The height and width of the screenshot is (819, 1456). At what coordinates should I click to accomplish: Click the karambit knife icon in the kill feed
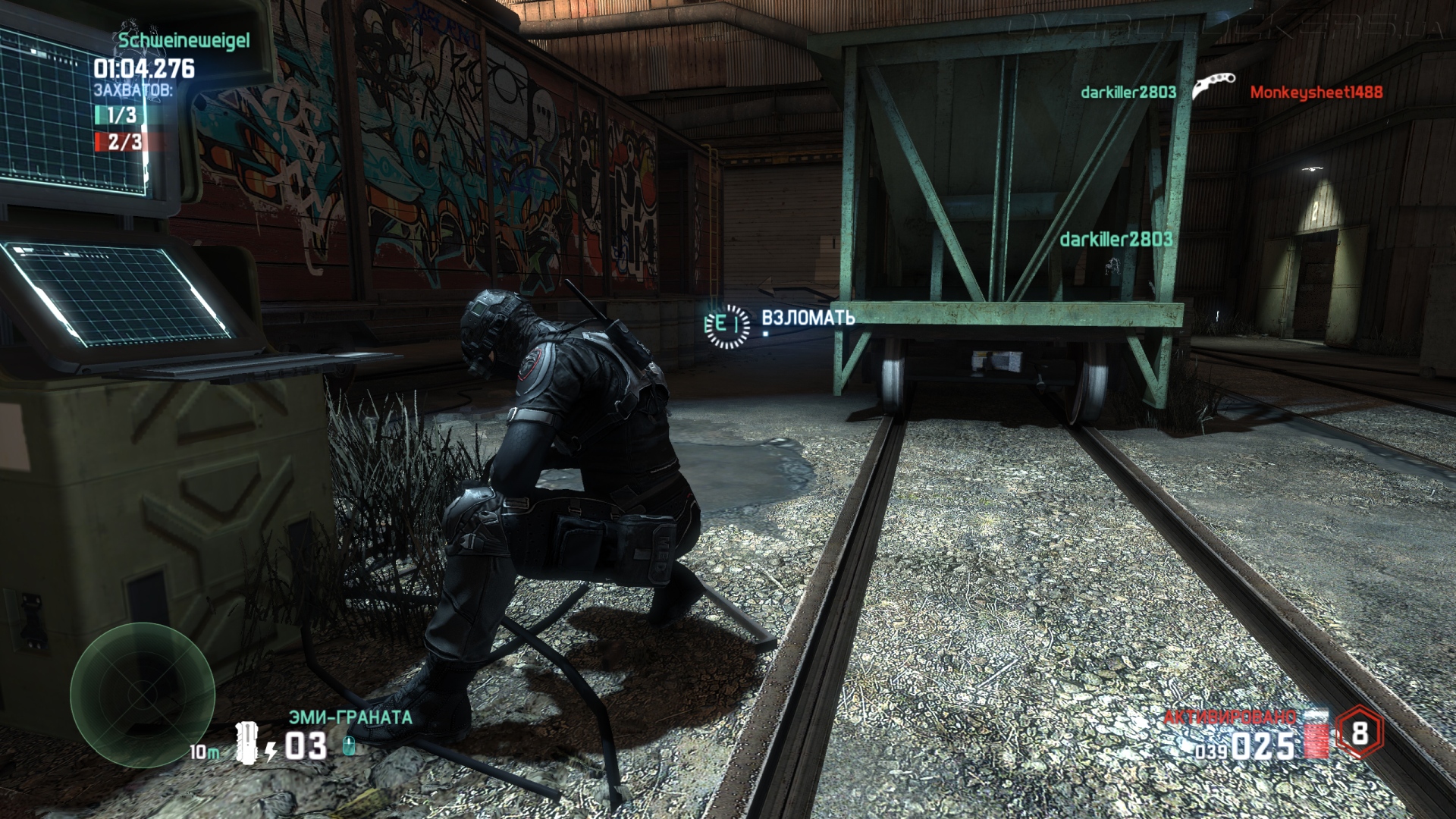point(1213,86)
